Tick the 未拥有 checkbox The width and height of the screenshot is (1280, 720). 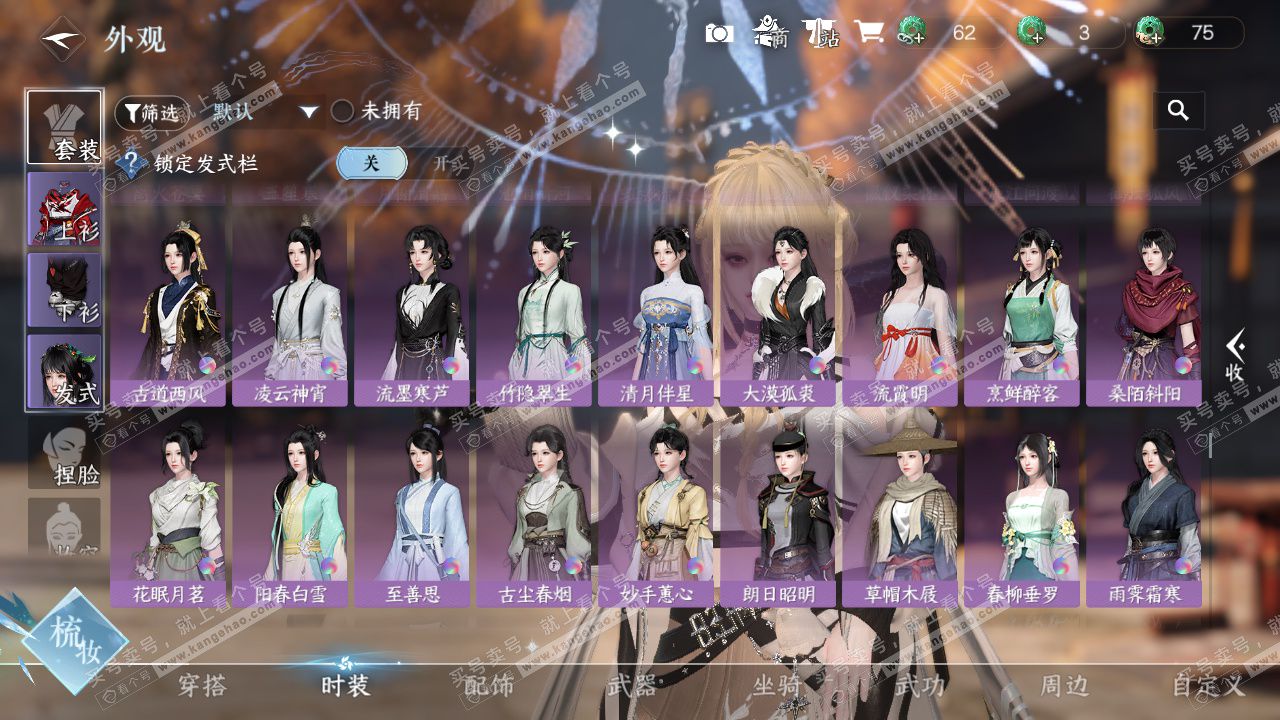click(x=343, y=111)
